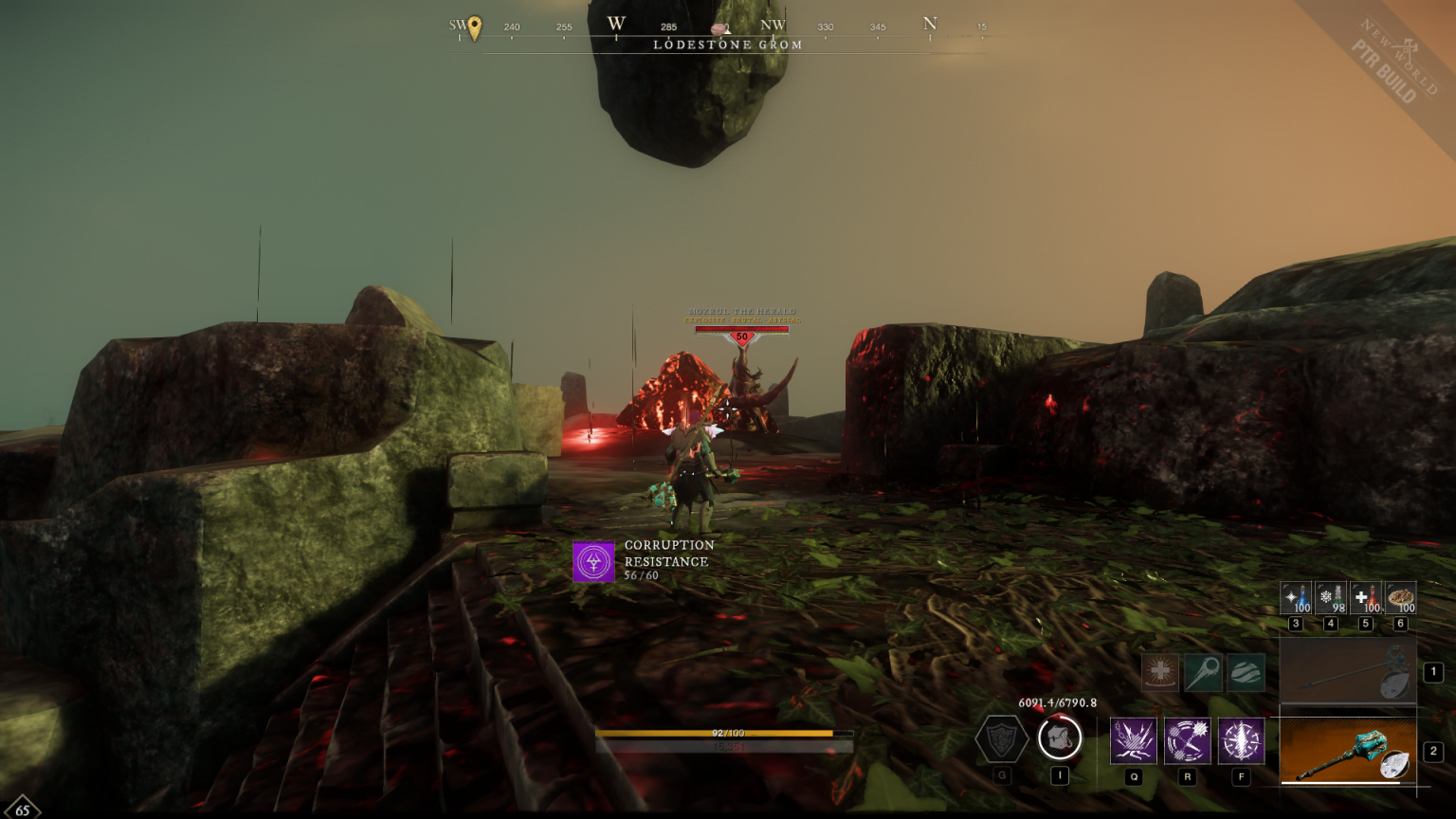Select the blue mana potion slot
This screenshot has height=819, width=1456.
[x=1296, y=598]
